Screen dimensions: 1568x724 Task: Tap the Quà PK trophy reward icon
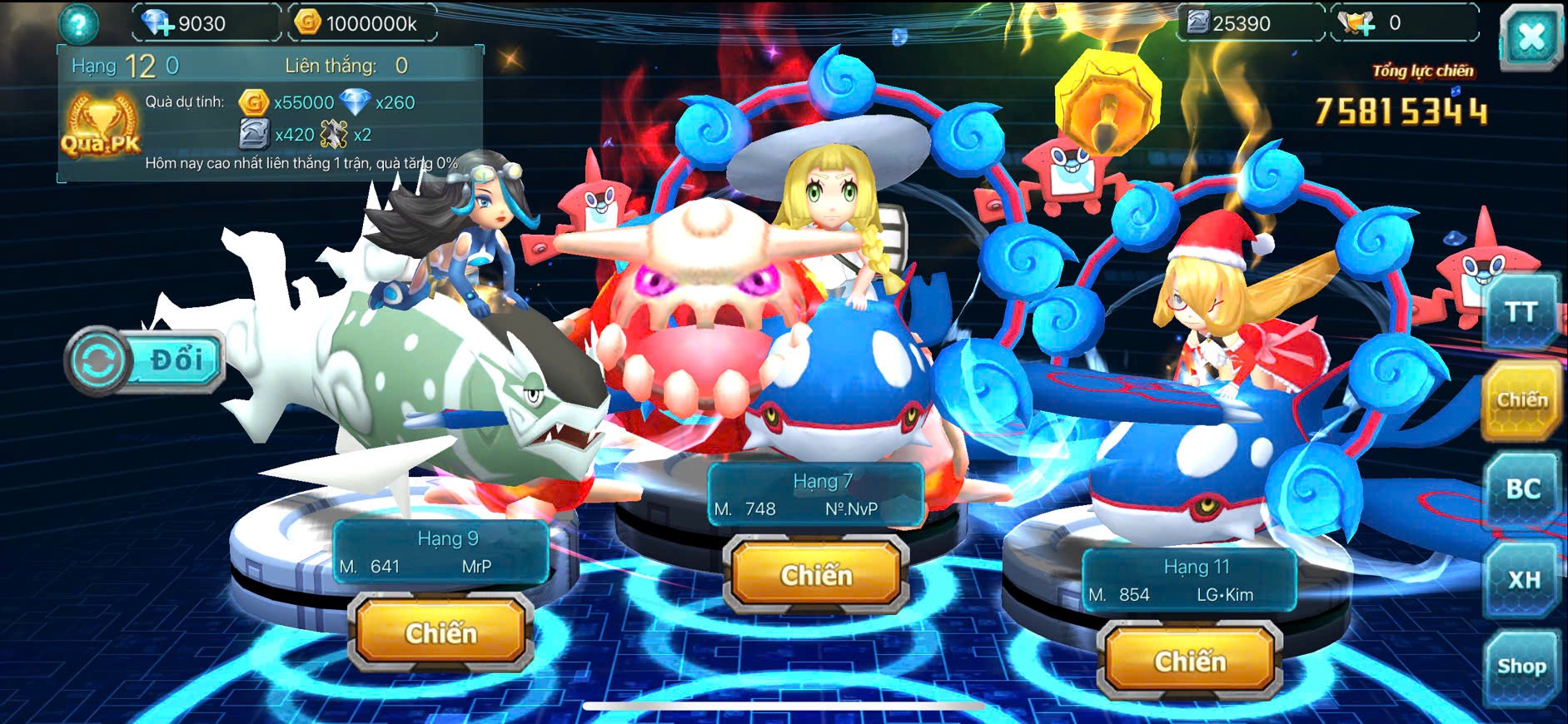[x=101, y=126]
